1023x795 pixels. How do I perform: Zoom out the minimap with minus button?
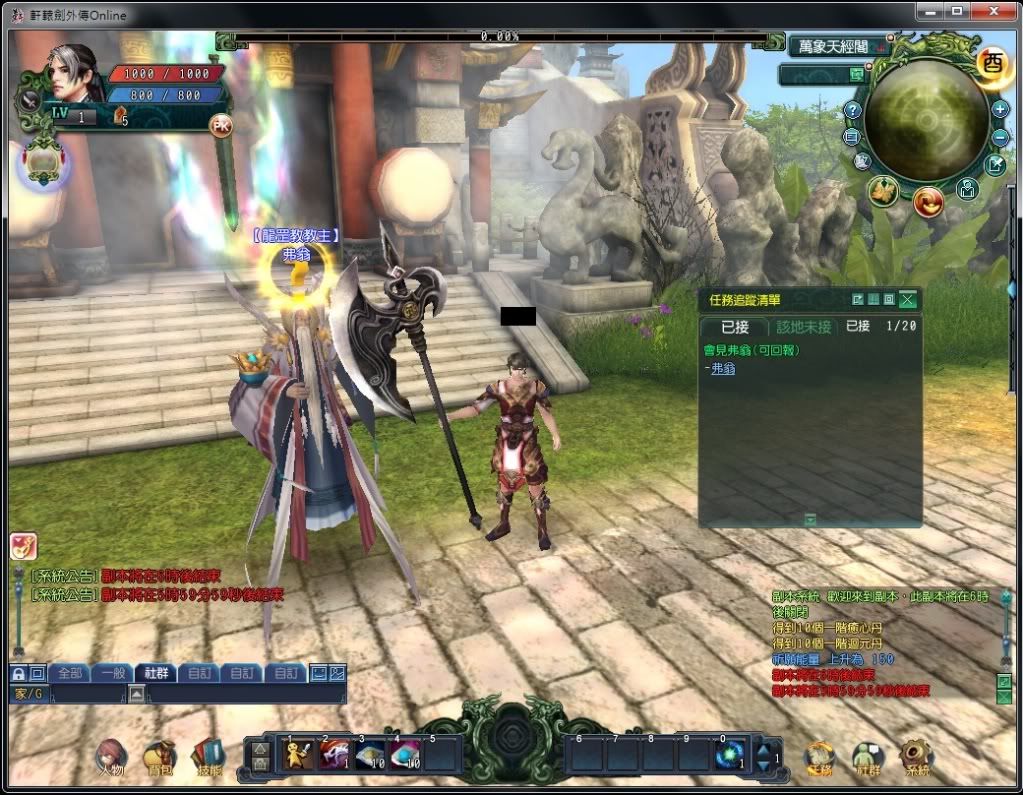coord(1000,137)
